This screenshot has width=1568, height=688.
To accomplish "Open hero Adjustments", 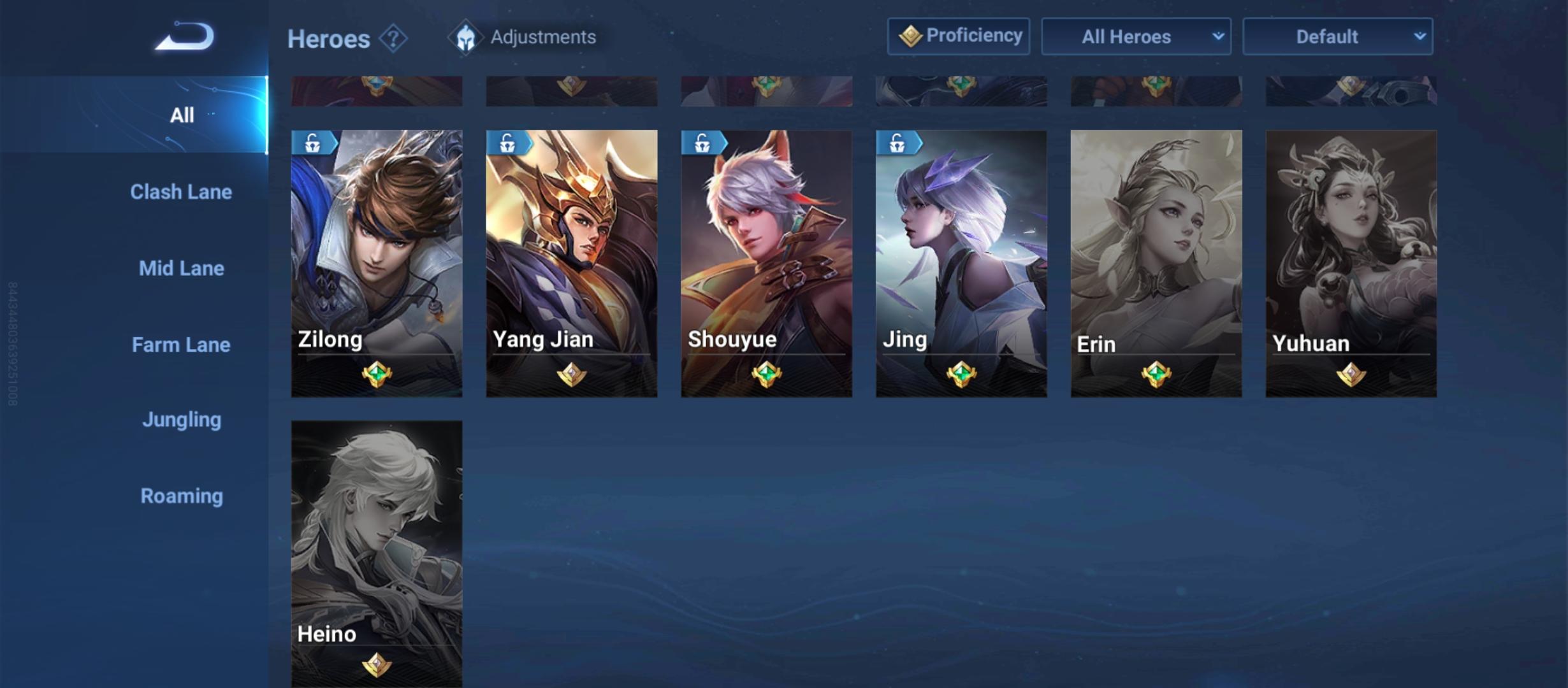I will (x=523, y=37).
